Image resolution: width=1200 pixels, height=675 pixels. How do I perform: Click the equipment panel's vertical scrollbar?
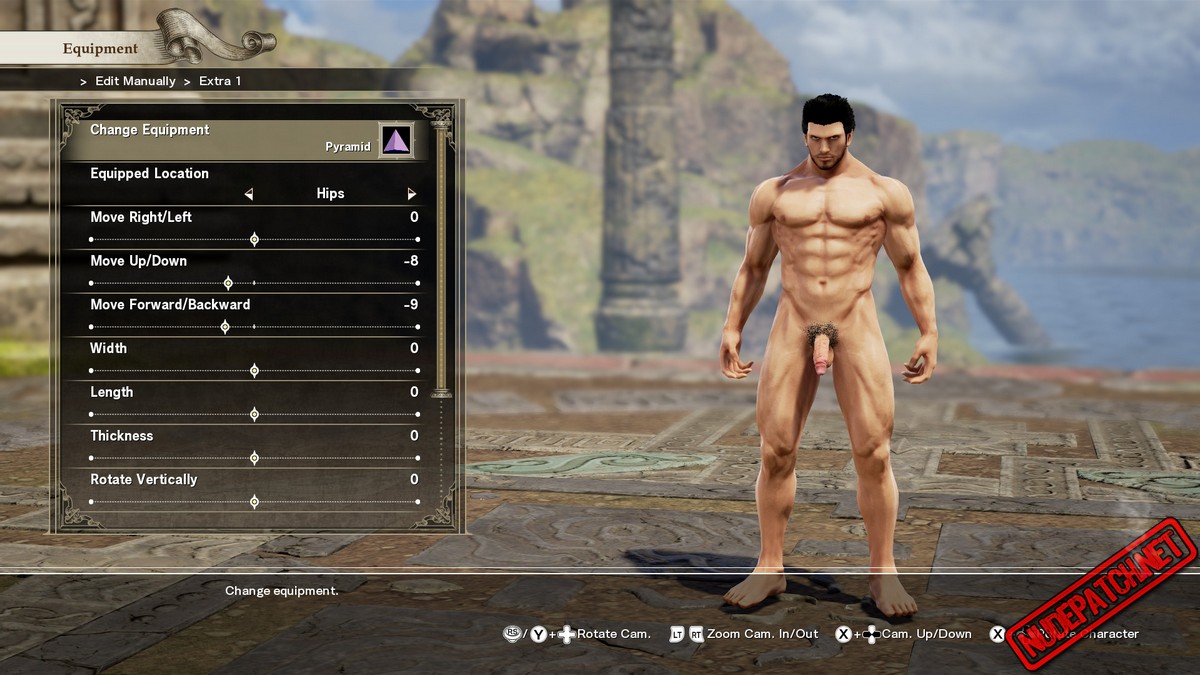(x=441, y=260)
